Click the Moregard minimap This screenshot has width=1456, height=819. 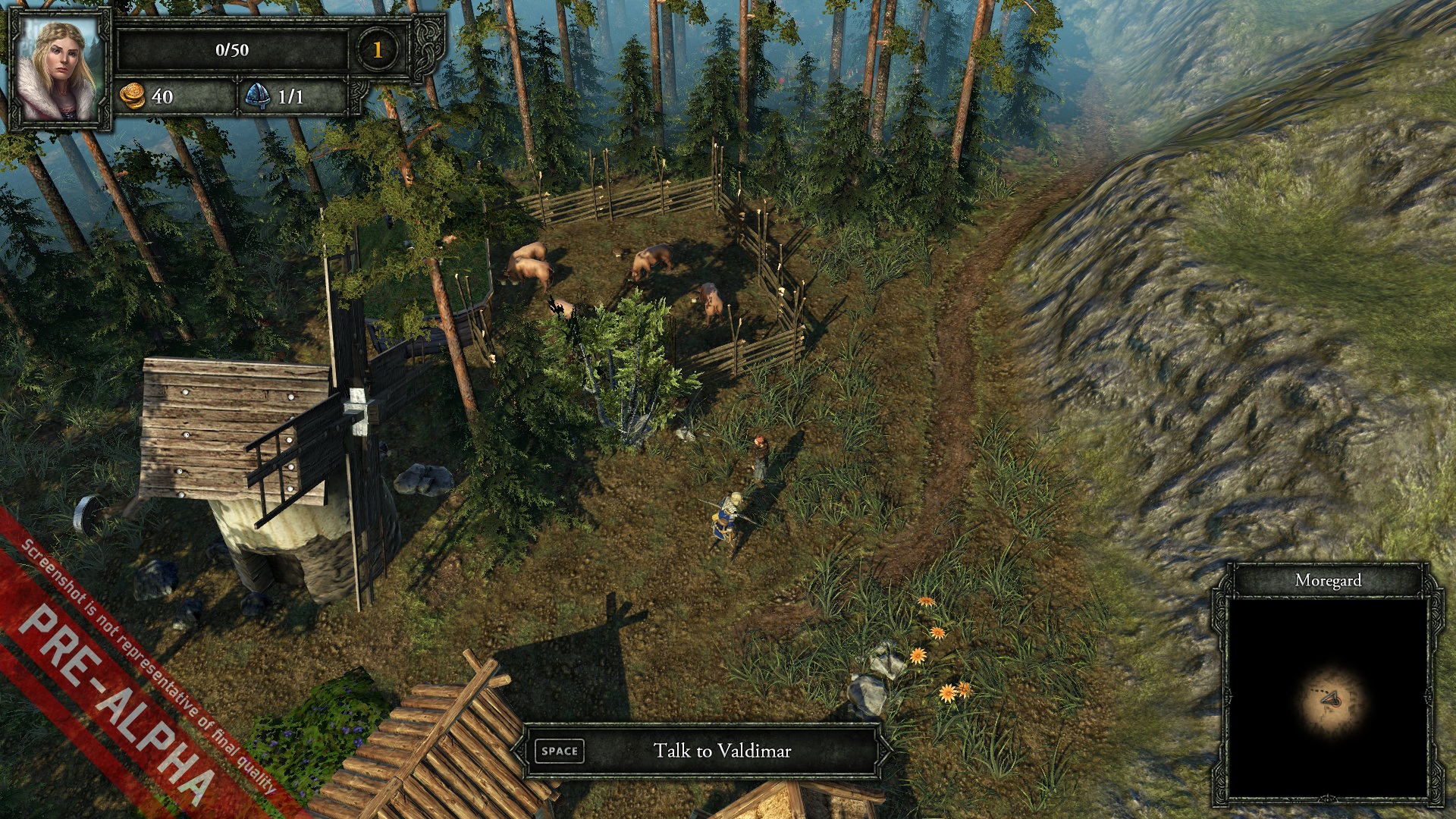point(1328,698)
